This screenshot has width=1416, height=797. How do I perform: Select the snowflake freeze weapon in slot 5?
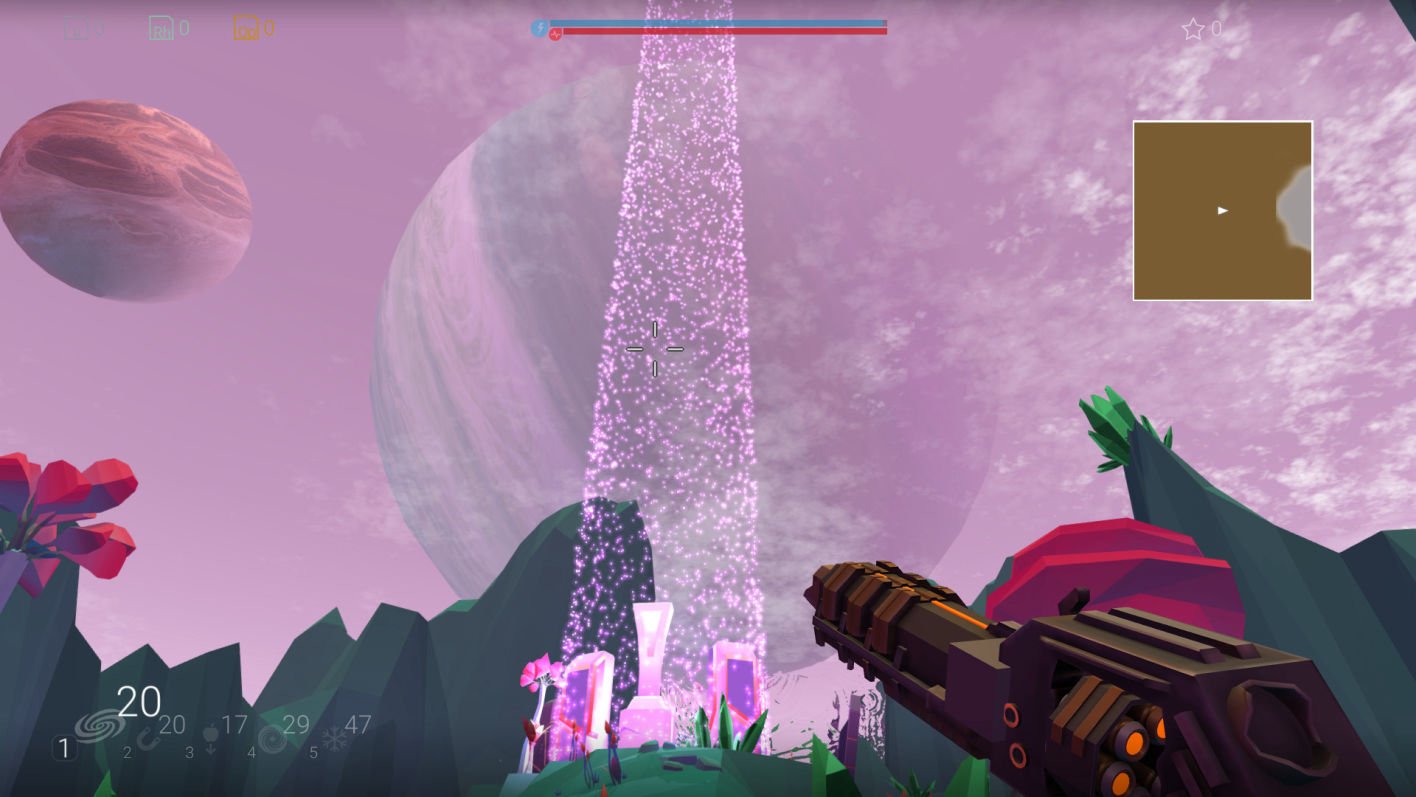(x=333, y=739)
